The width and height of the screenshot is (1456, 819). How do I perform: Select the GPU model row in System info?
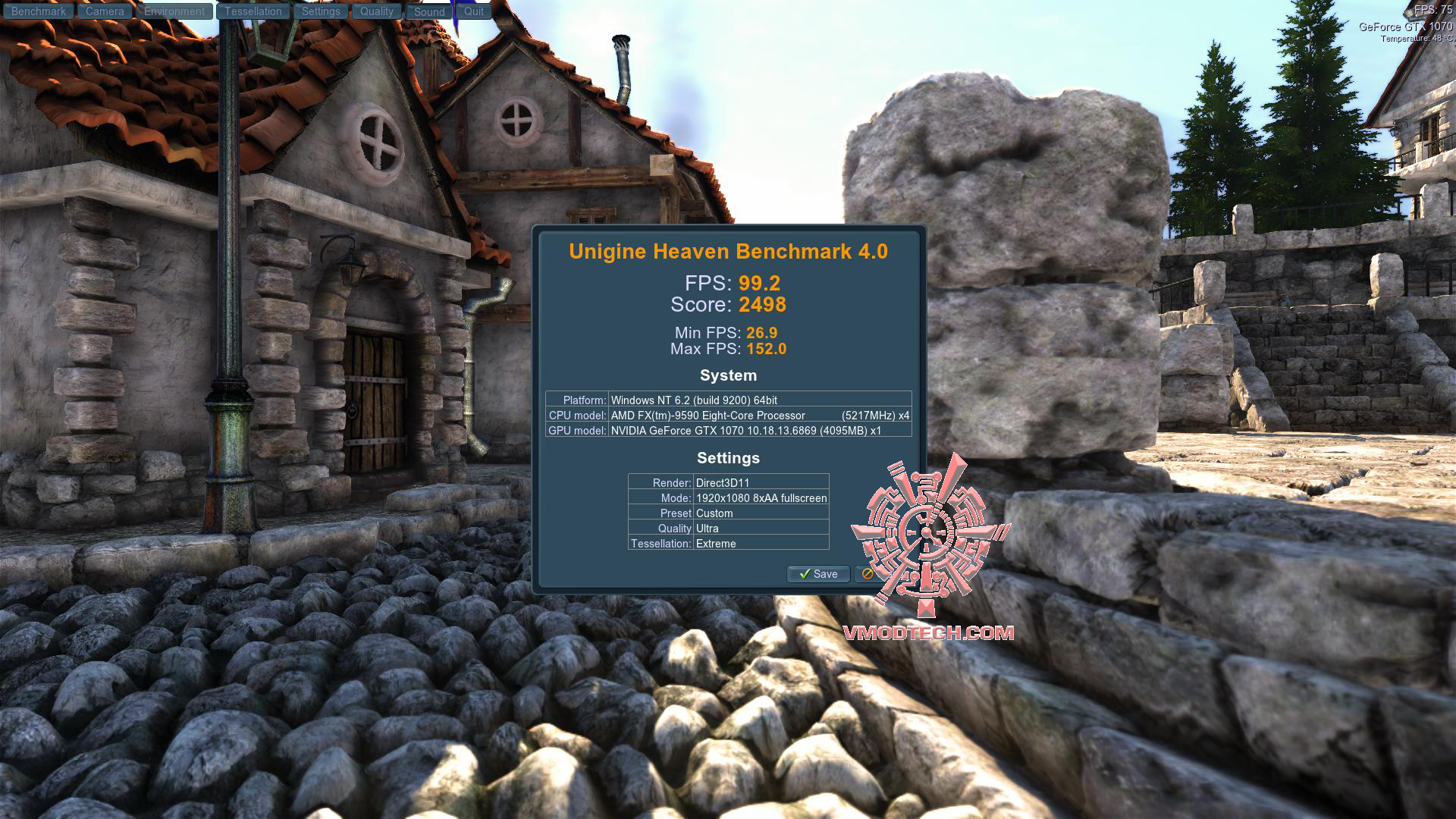[728, 432]
